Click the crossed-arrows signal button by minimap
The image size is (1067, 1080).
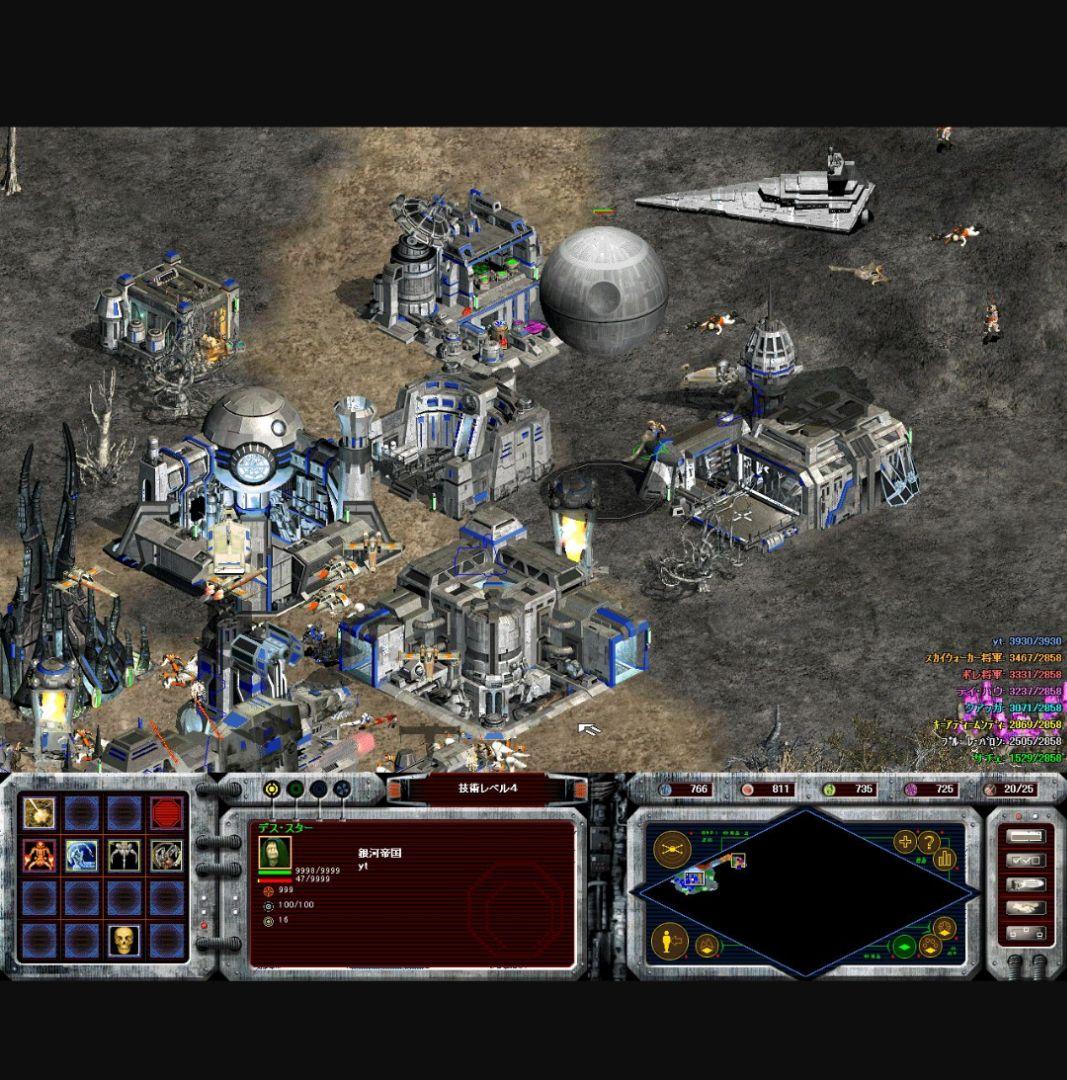click(673, 849)
